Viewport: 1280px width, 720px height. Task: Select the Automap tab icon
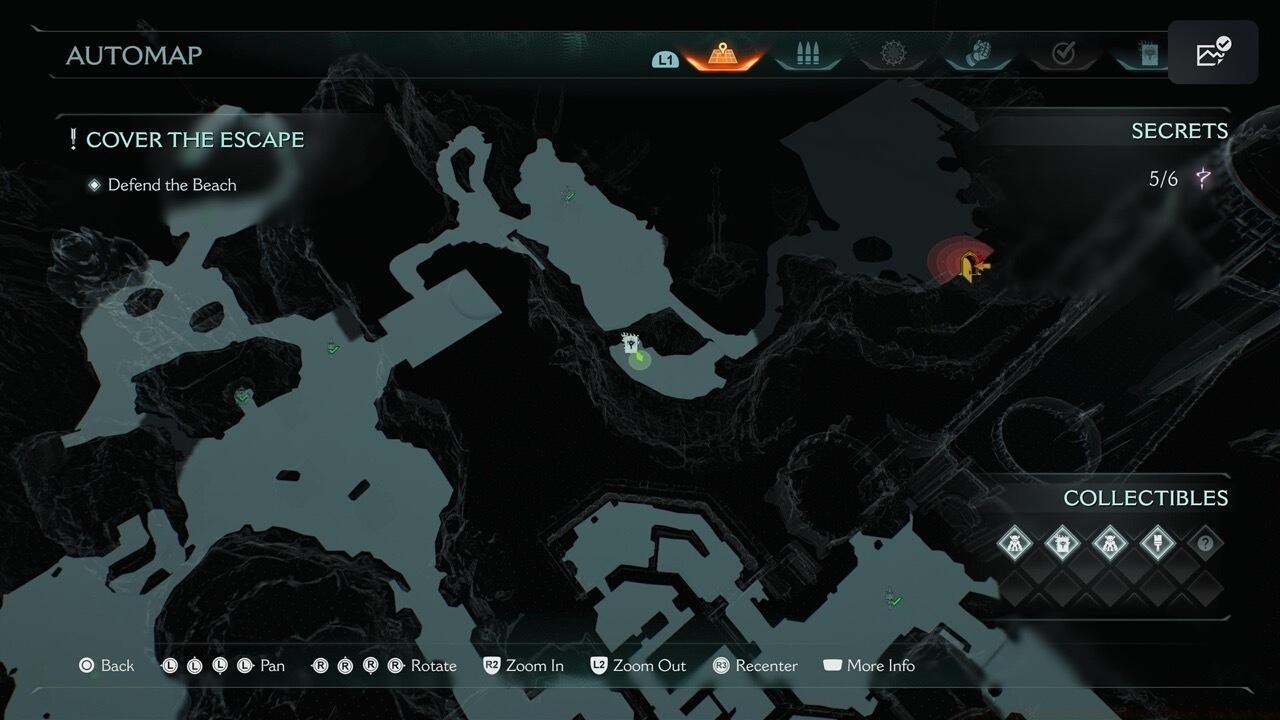tap(723, 55)
